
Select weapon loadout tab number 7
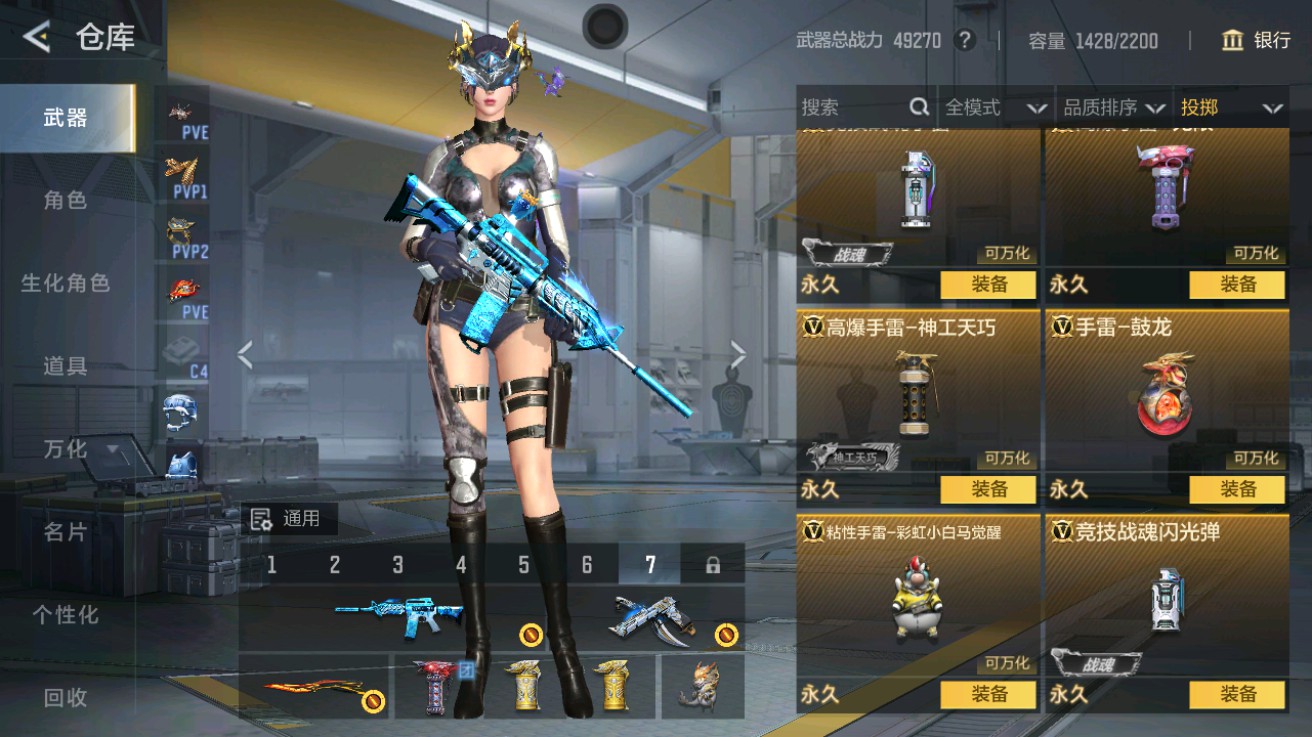click(650, 564)
